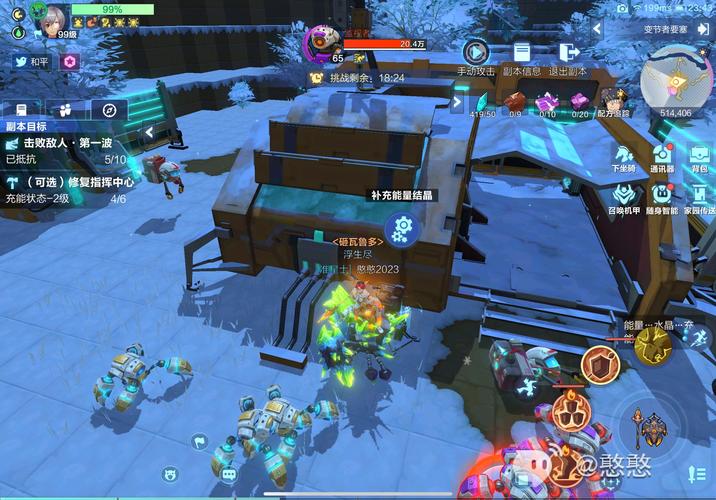The image size is (716, 500).
Task: Activate 召唤机甲 summon mech
Action: (624, 196)
